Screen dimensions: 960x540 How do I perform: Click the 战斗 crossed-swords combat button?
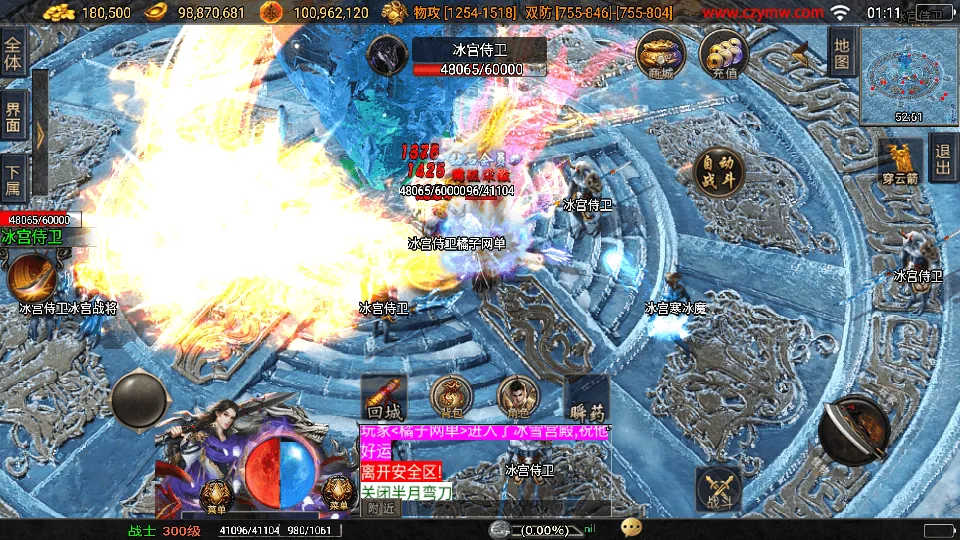coord(718,489)
